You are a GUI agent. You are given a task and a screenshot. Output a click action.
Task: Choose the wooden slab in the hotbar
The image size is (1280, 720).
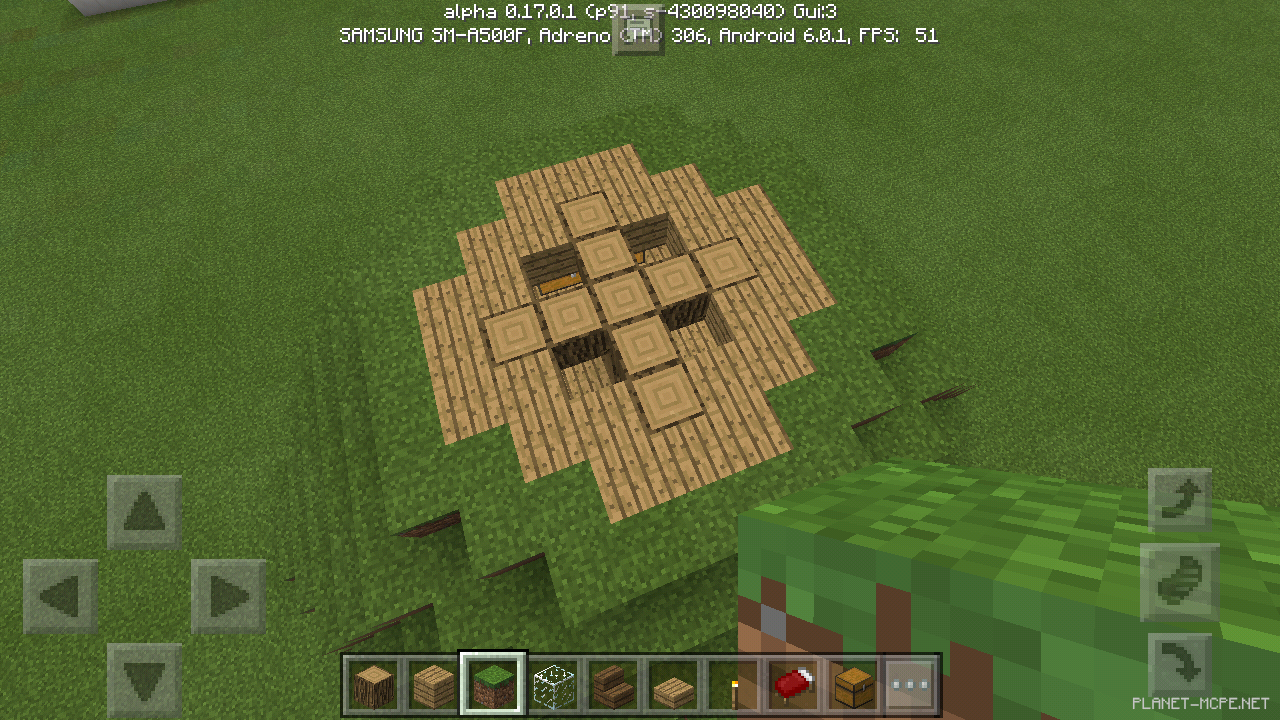click(673, 685)
